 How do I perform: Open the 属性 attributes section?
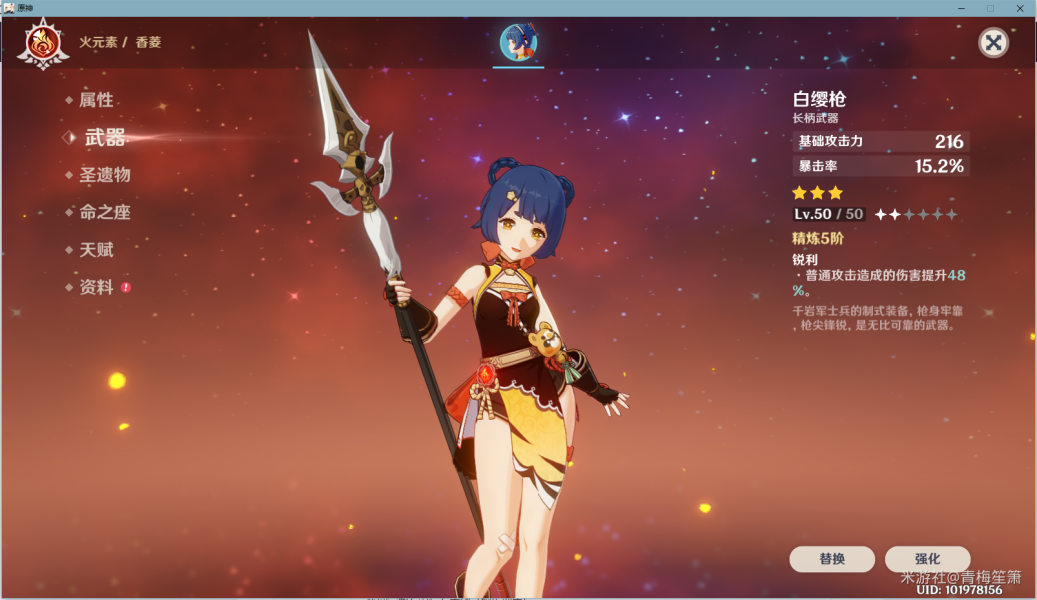coord(96,100)
